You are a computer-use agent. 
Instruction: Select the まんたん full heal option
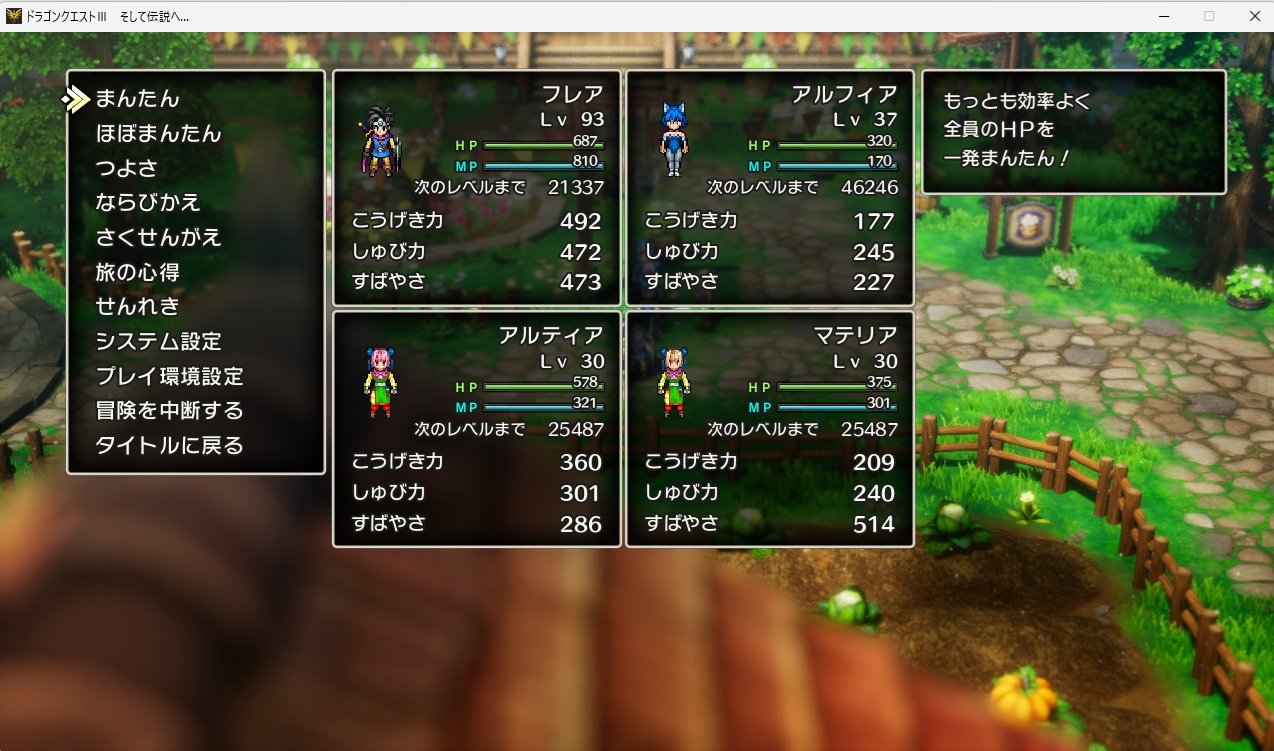point(137,99)
